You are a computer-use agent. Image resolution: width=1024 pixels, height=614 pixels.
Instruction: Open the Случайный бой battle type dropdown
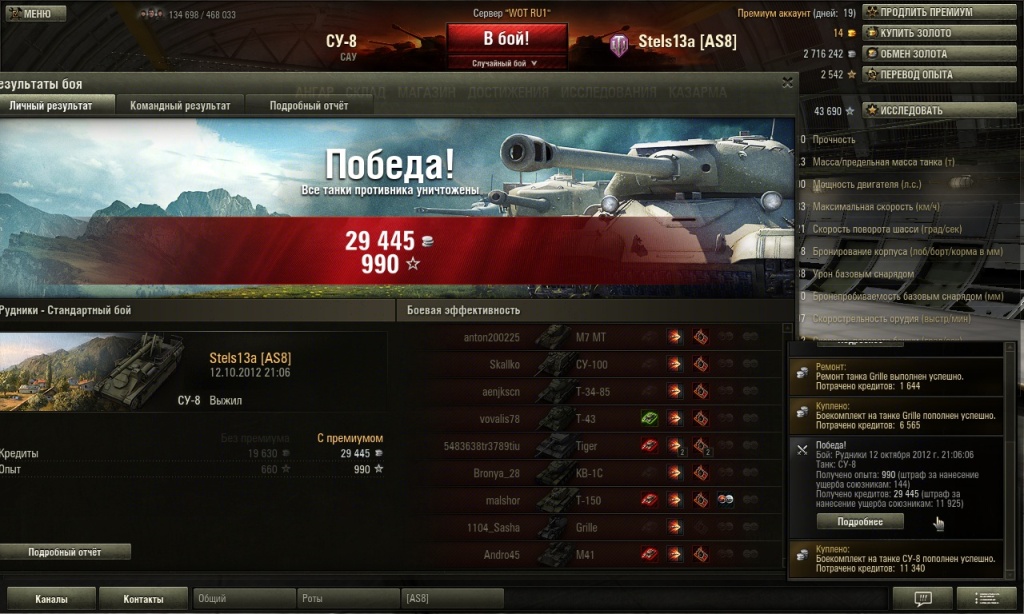click(506, 63)
